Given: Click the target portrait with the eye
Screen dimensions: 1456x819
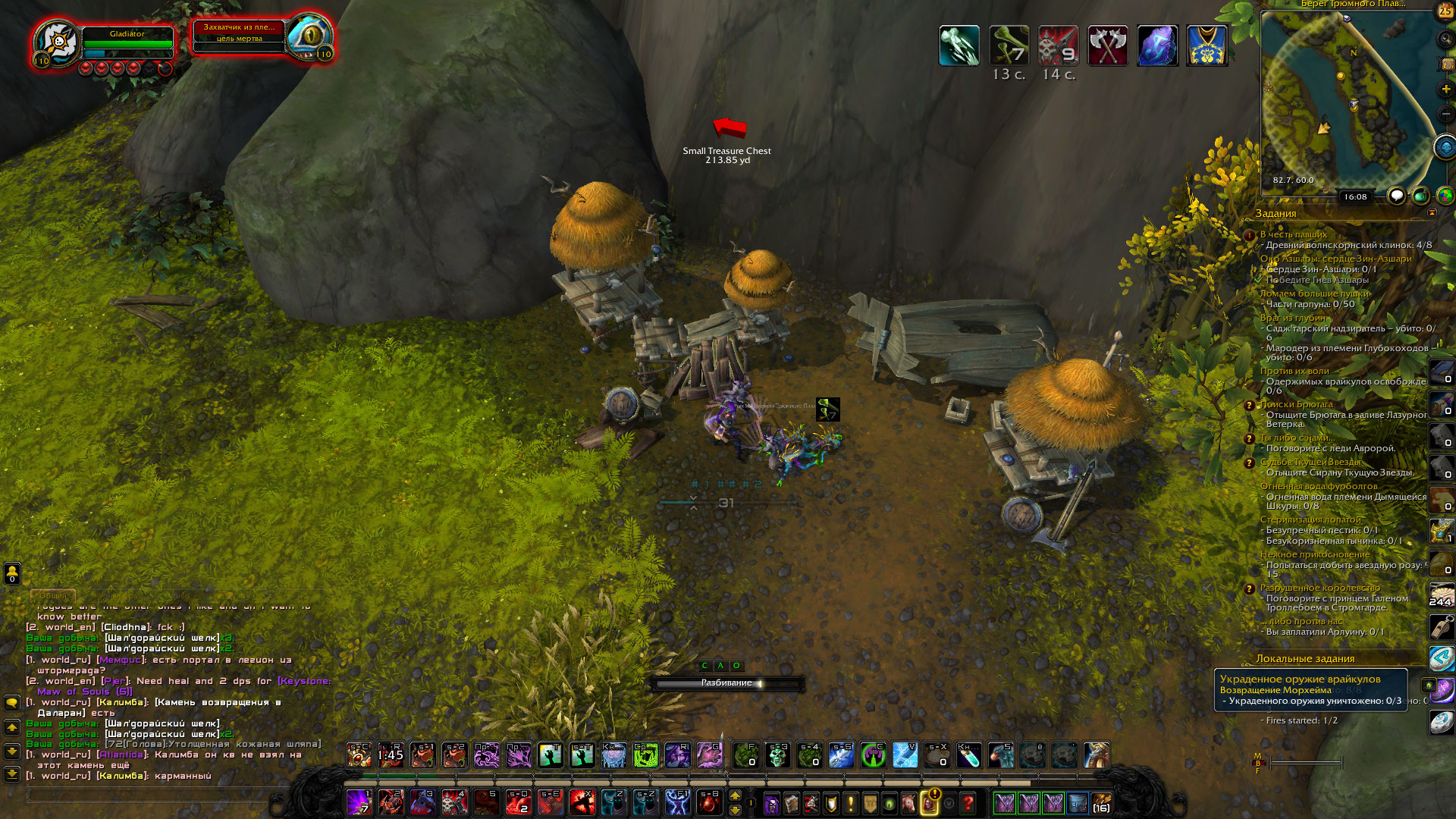Looking at the screenshot, I should [309, 36].
